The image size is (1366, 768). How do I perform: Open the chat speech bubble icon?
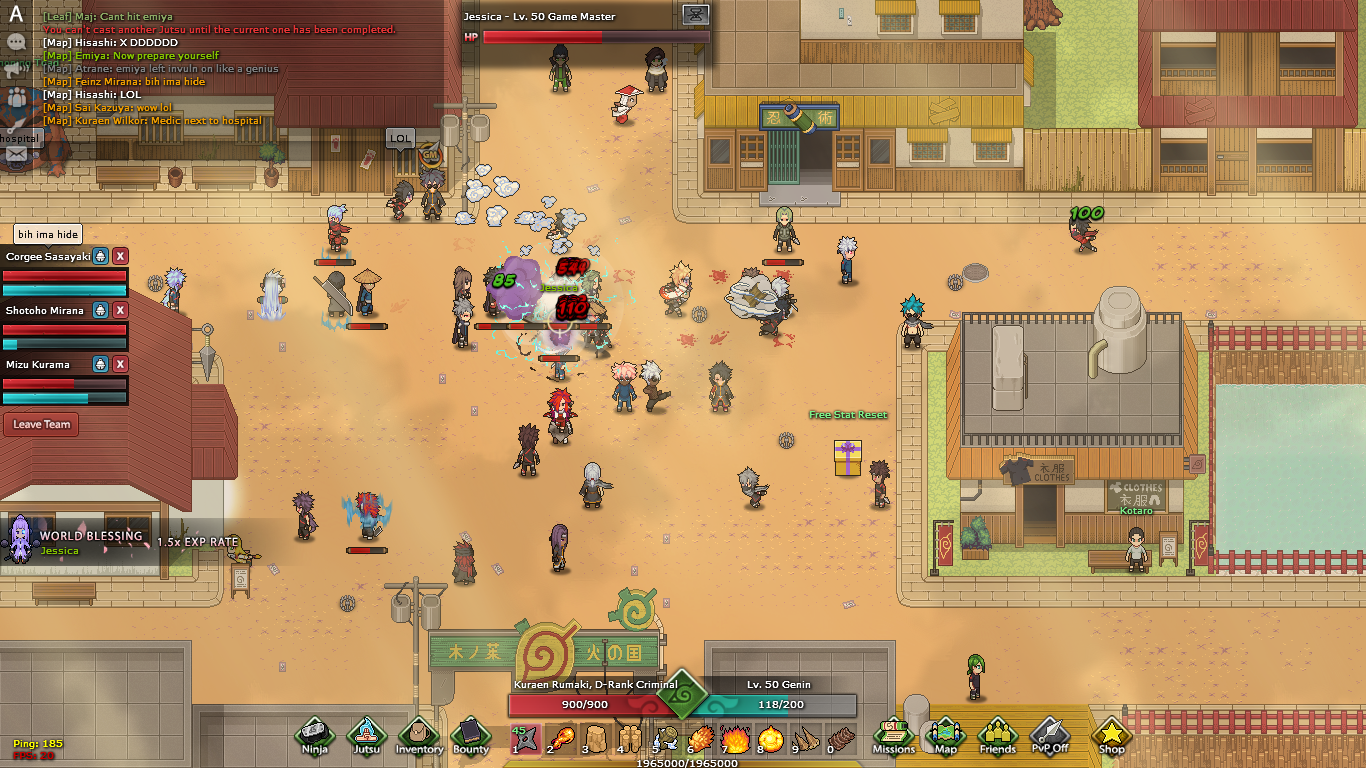16,42
